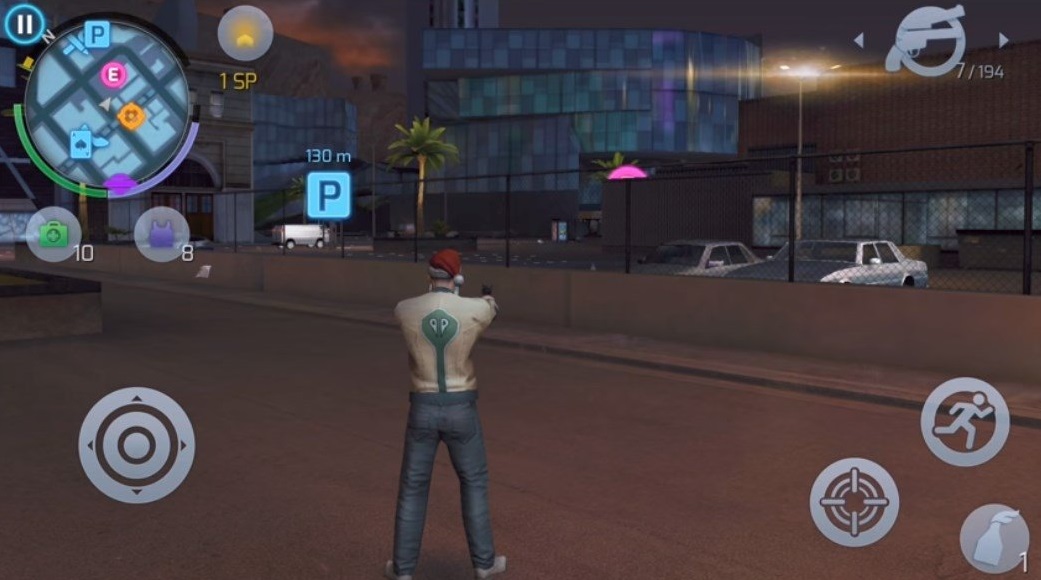The height and width of the screenshot is (580, 1041).
Task: Select the blue P parking marker on minimap
Action: pos(97,36)
